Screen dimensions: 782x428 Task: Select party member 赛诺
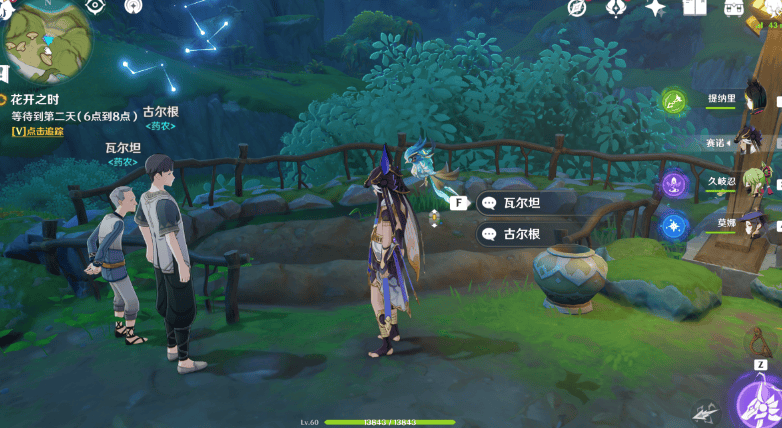(722, 142)
